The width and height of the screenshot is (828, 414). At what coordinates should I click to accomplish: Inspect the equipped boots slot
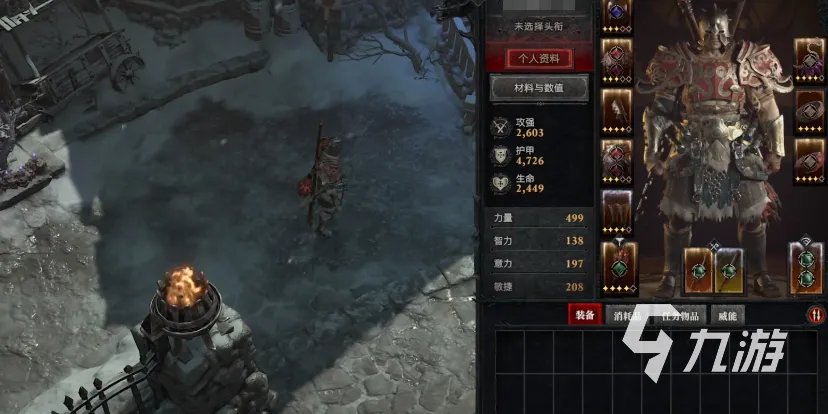click(x=615, y=212)
